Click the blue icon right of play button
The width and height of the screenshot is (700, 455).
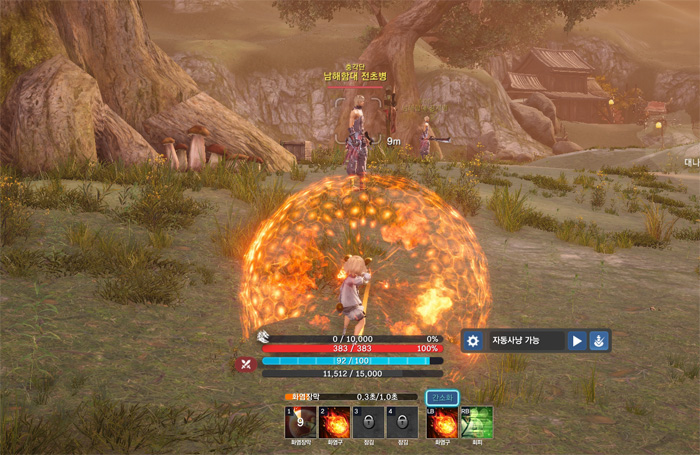598,341
